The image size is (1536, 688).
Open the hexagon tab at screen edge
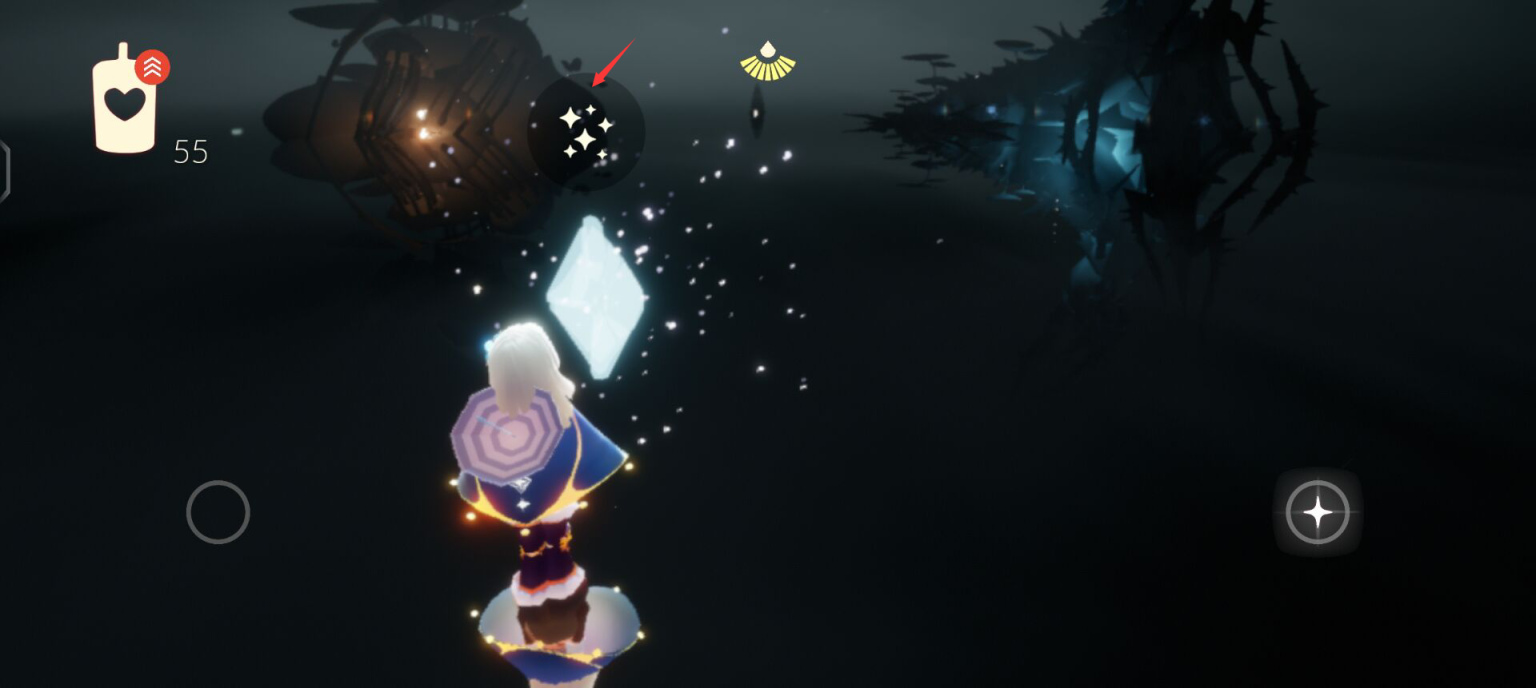[4, 171]
